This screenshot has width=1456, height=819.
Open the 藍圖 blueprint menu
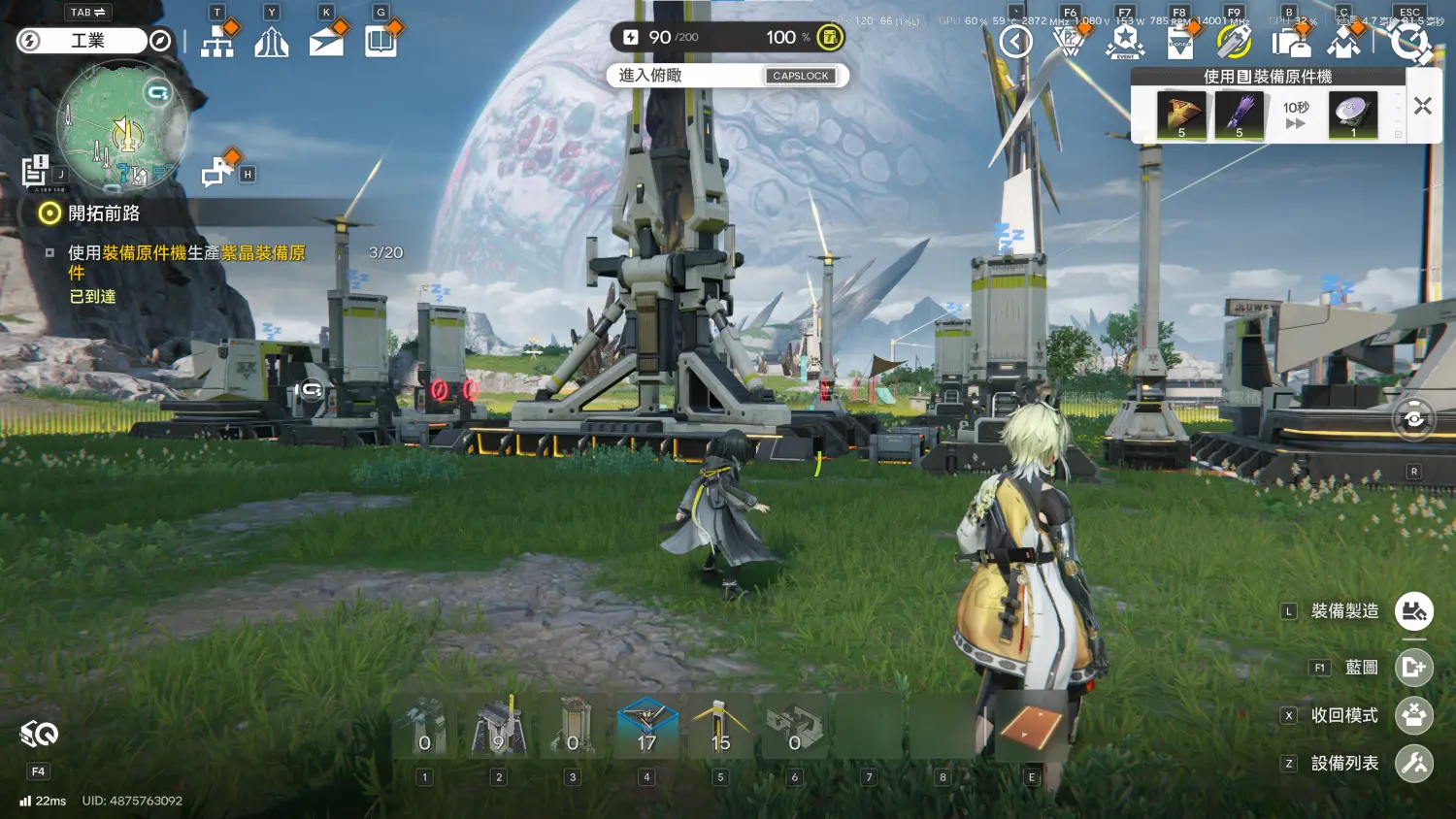[x=1413, y=668]
